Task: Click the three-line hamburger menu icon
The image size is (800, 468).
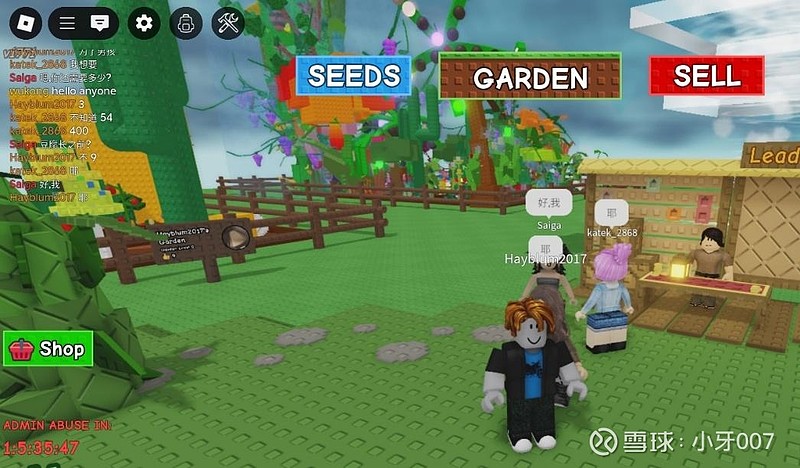Action: [x=66, y=22]
